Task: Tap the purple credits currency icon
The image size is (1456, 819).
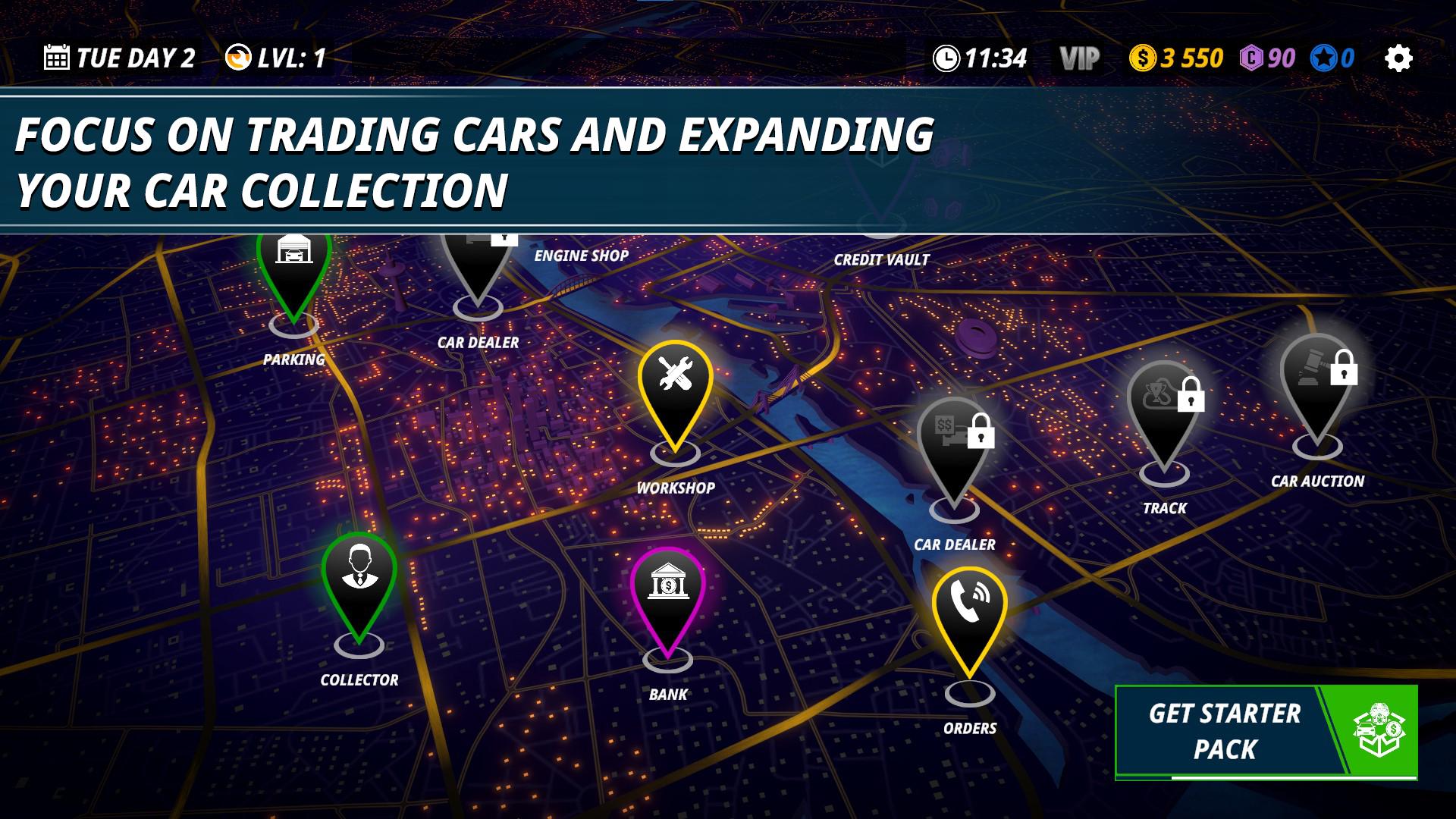Action: pyautogui.click(x=1251, y=58)
